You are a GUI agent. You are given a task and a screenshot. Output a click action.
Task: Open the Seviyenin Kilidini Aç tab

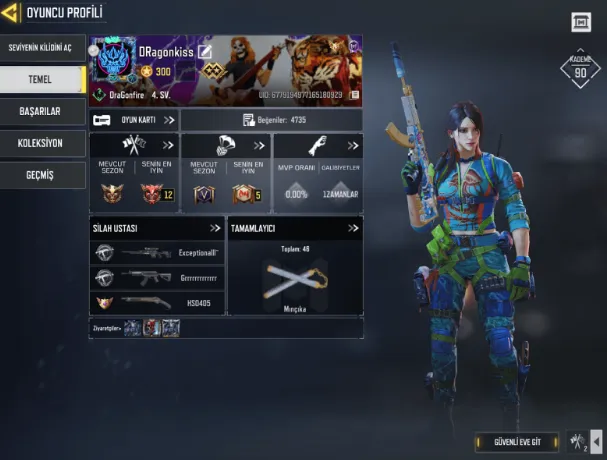(40, 47)
